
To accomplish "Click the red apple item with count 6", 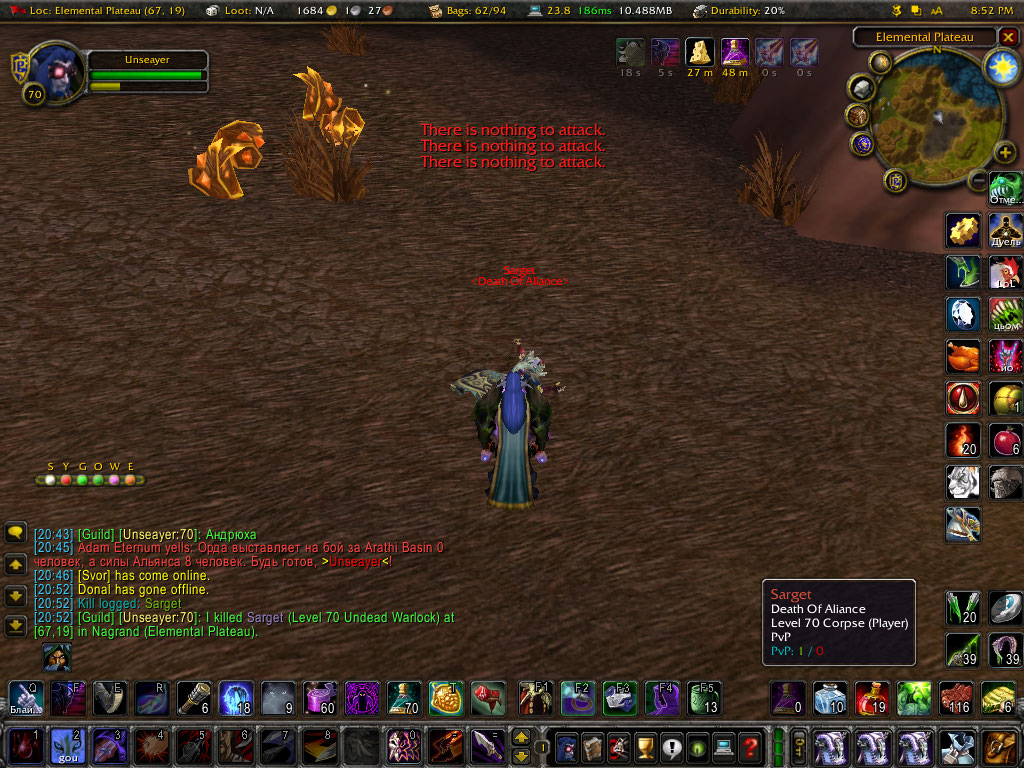I will (1005, 440).
